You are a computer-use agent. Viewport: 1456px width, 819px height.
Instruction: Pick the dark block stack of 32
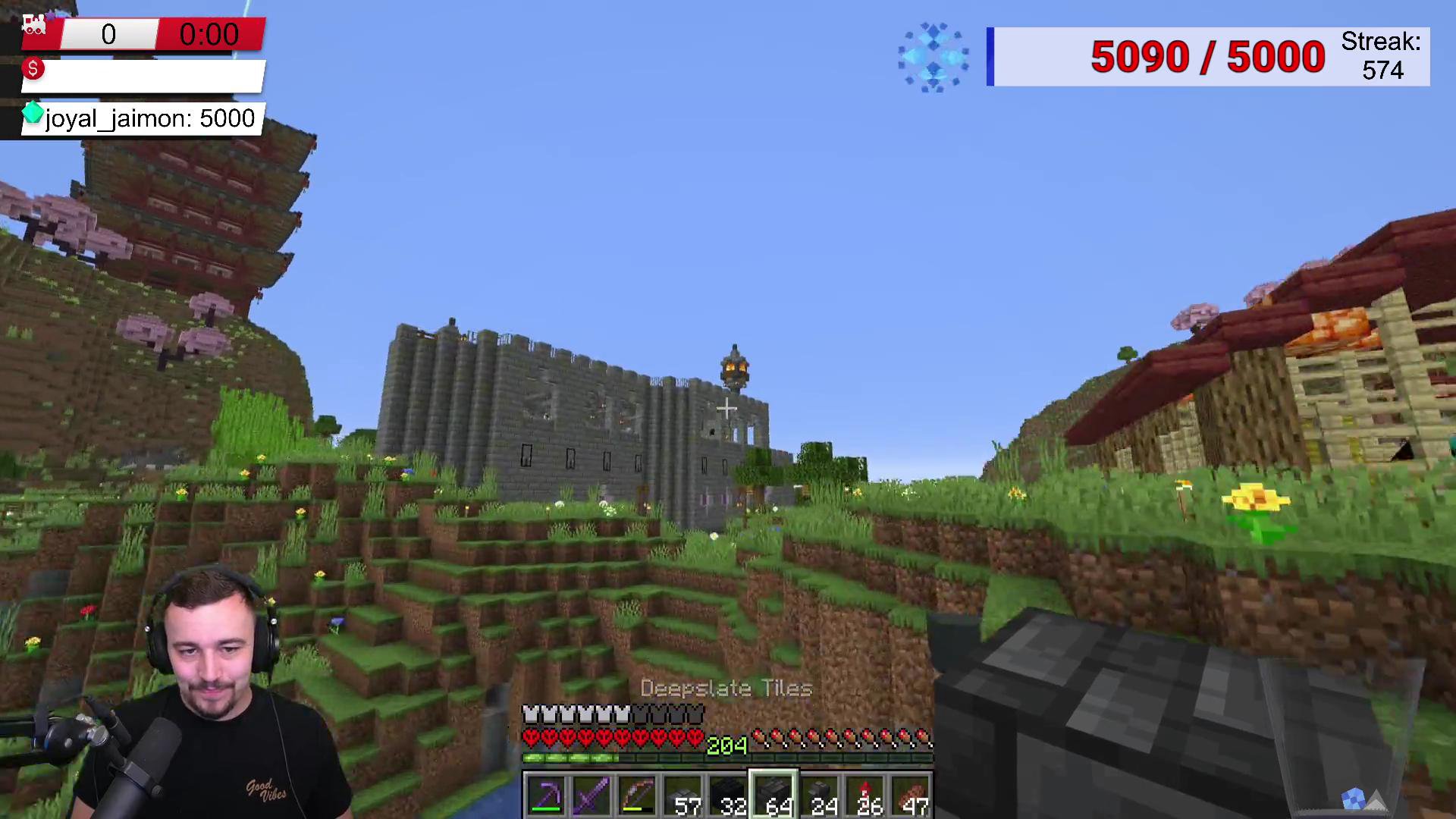728,795
